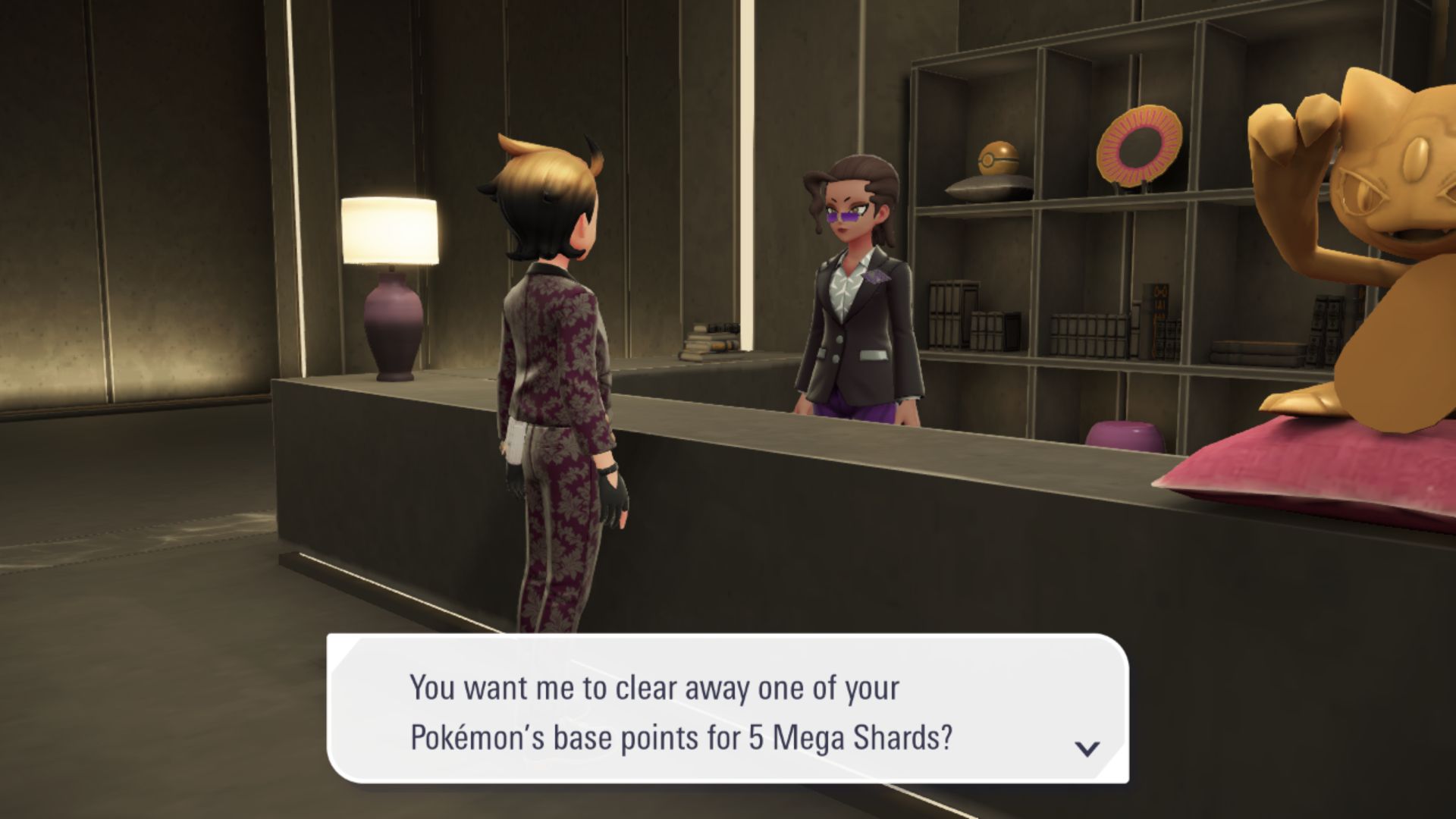
Task: Advance dialogue with the down arrow indicator
Action: [x=1087, y=748]
